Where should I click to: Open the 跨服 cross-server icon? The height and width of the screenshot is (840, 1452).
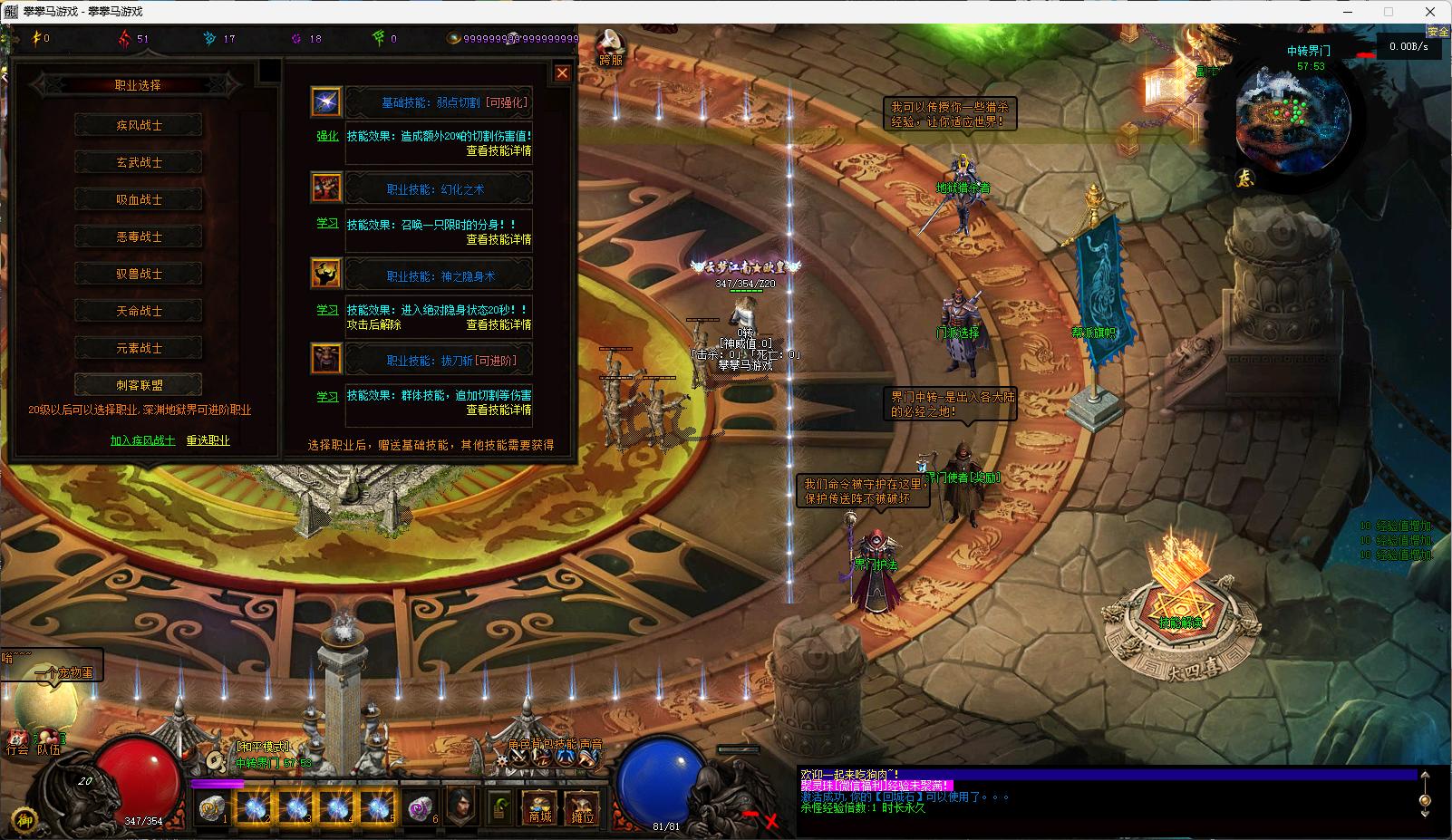pyautogui.click(x=612, y=47)
